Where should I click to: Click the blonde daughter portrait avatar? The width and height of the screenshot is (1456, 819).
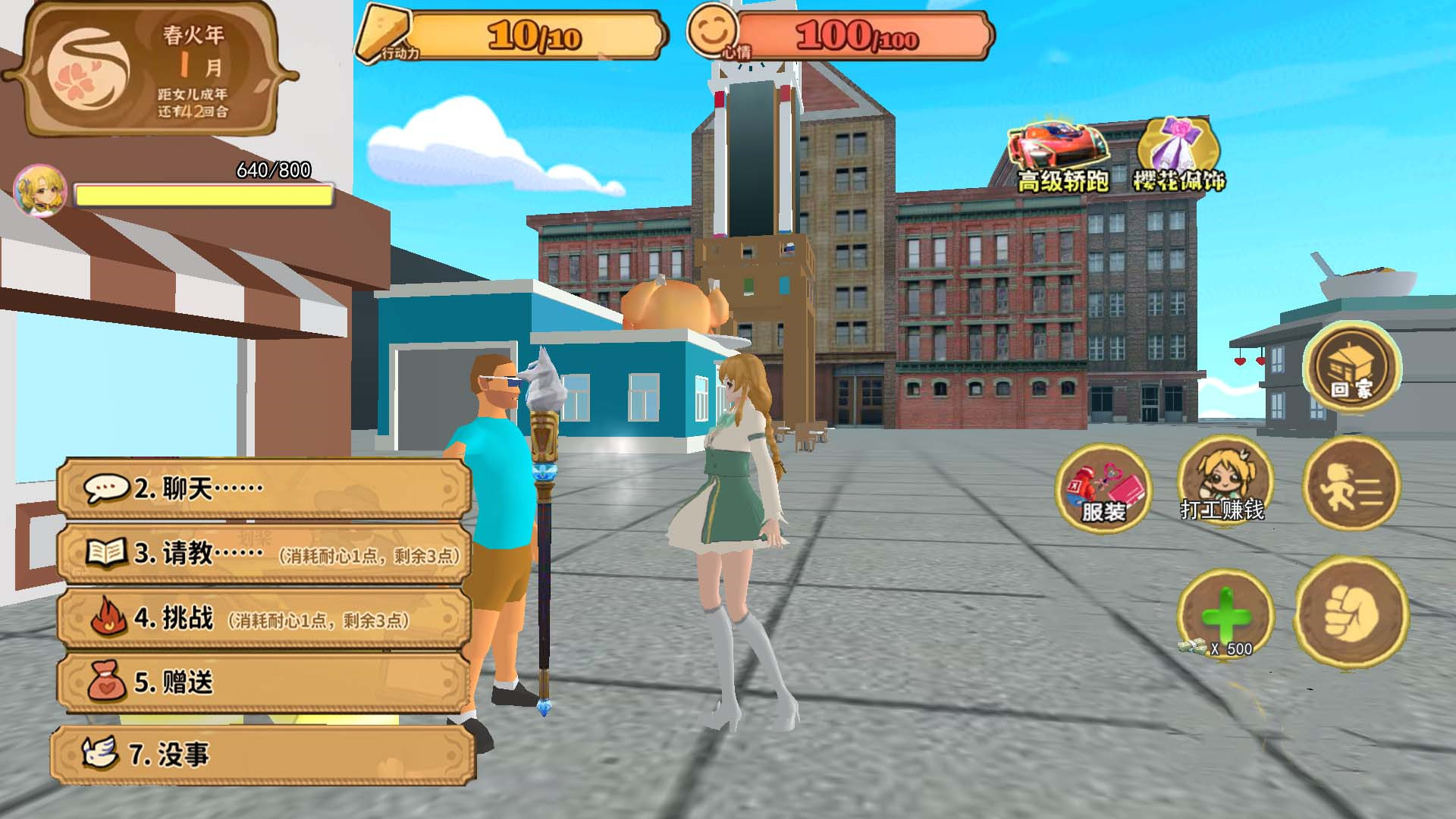click(40, 190)
